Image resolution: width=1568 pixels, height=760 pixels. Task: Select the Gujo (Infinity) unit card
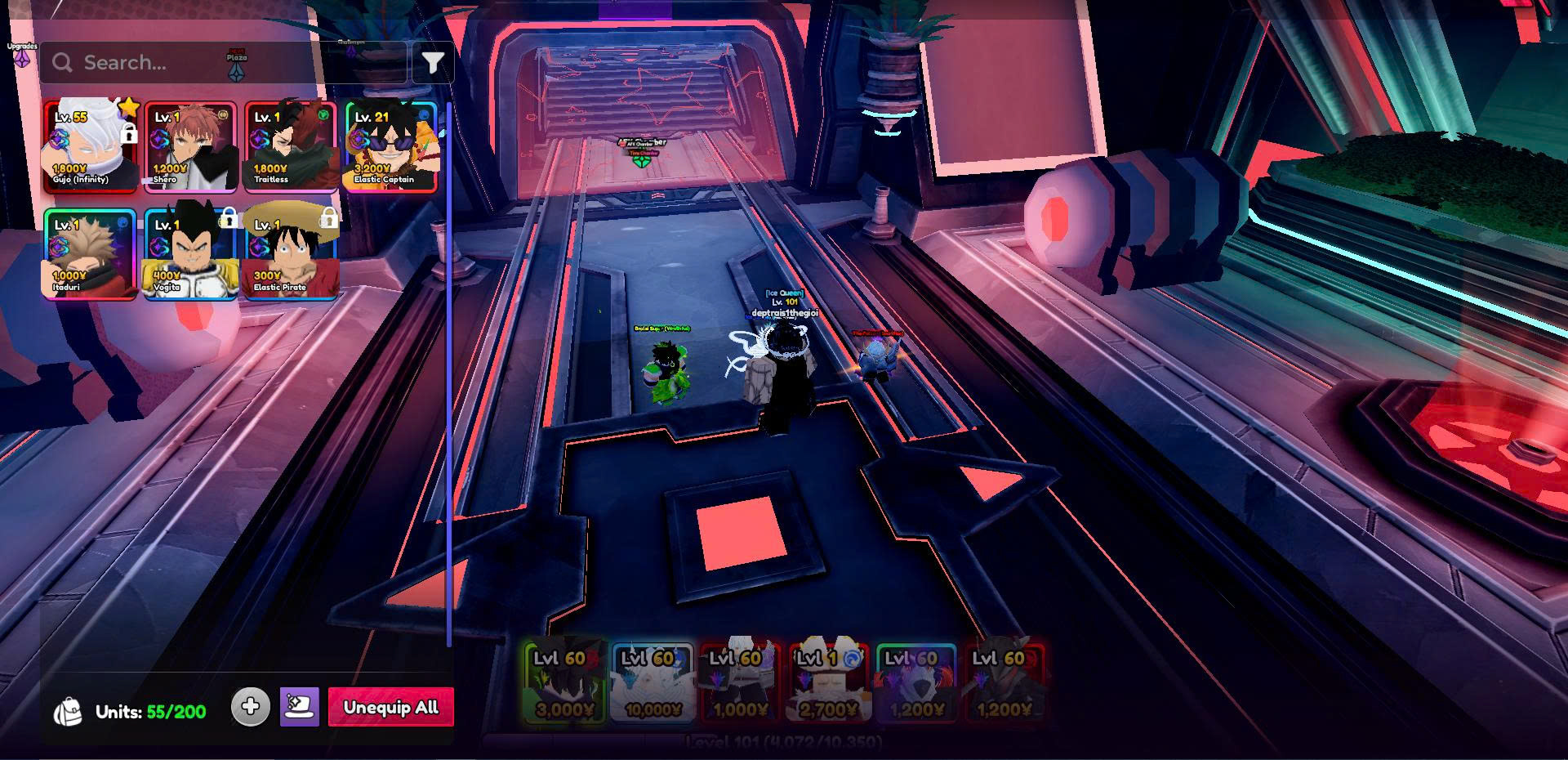point(91,147)
